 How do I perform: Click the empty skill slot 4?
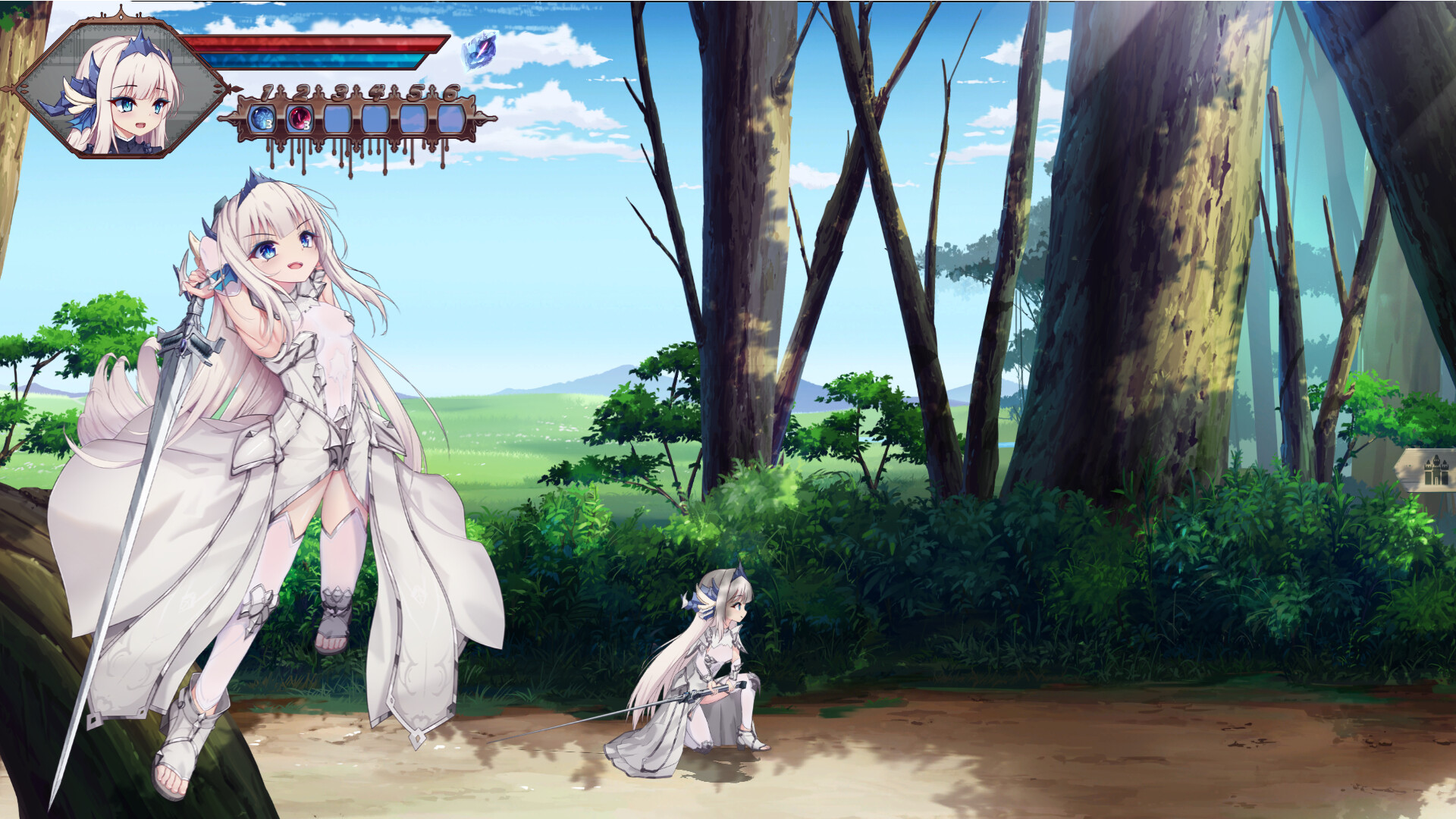coord(375,118)
